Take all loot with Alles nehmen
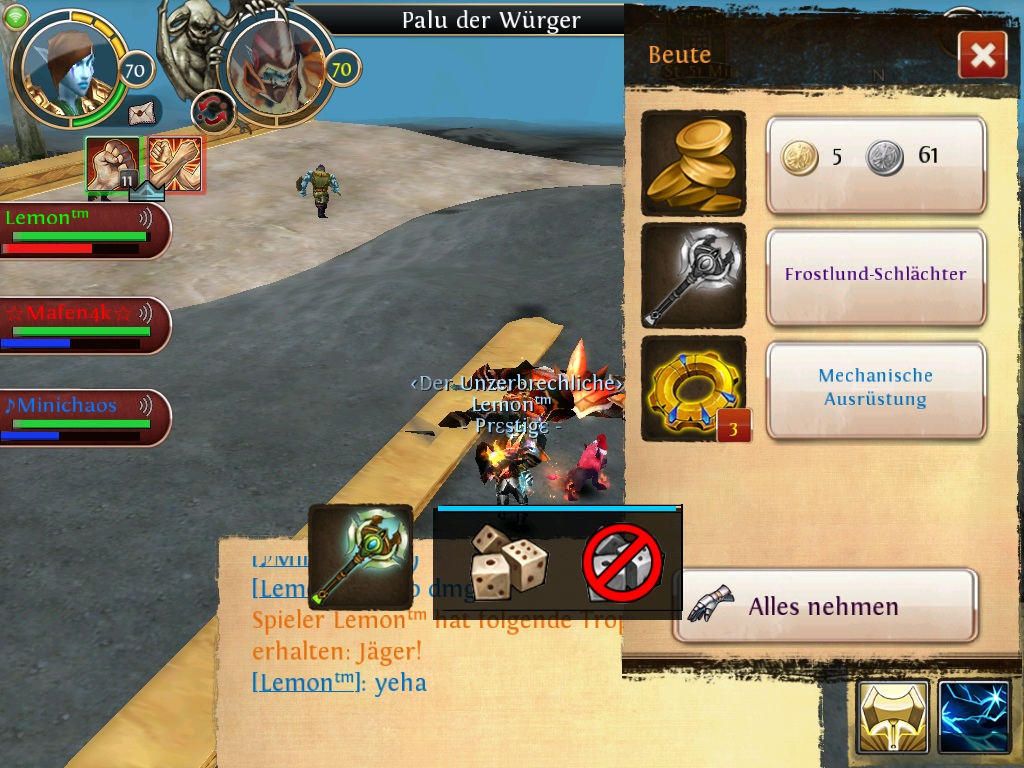 [x=825, y=606]
